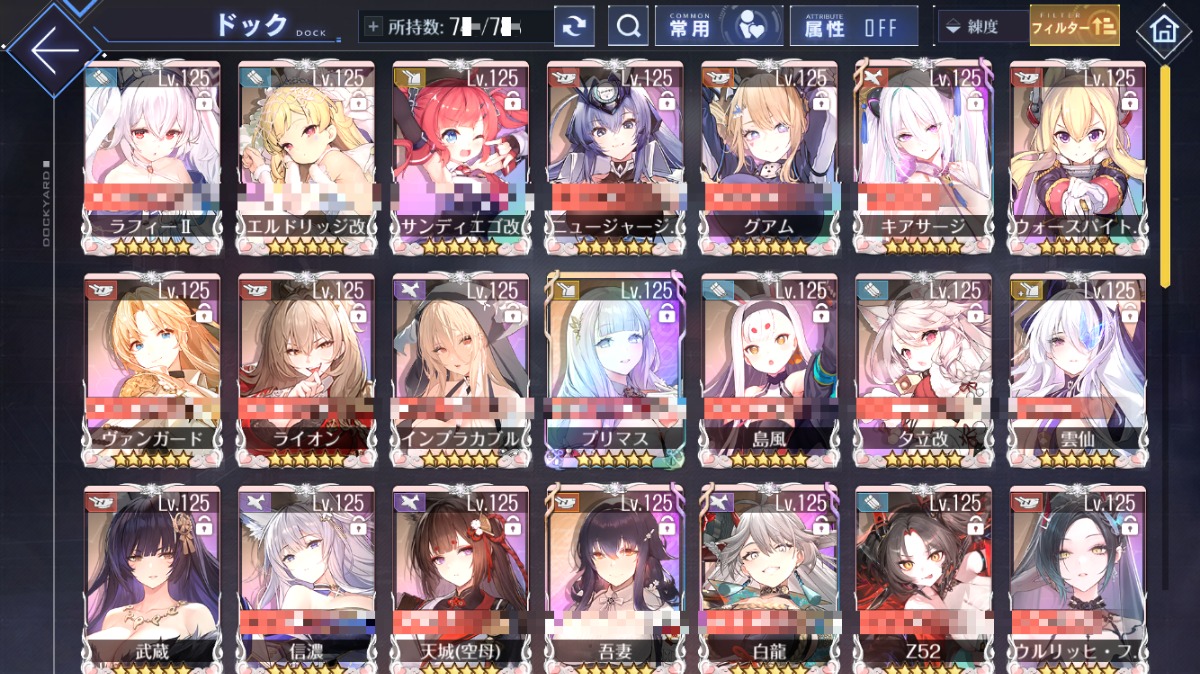Open the フィルター filter options
The width and height of the screenshot is (1200, 674).
coord(1074,27)
